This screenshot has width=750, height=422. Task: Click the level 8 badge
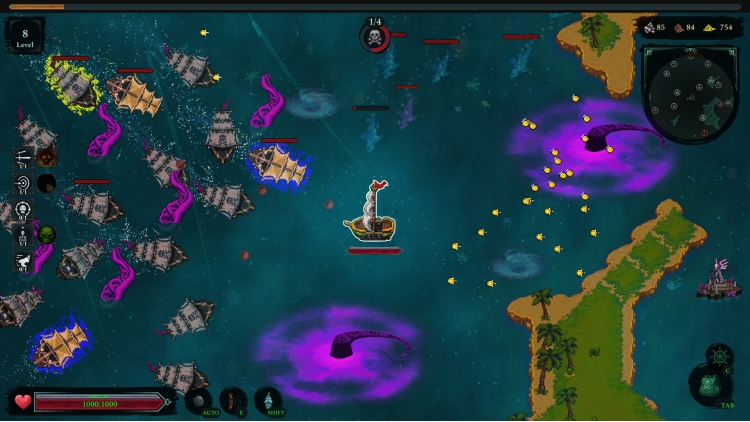pos(25,37)
